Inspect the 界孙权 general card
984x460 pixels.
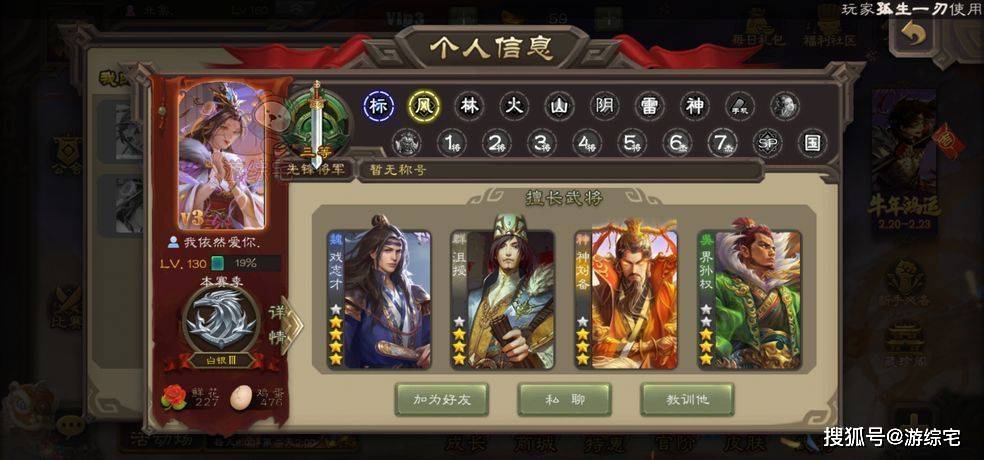(750, 299)
